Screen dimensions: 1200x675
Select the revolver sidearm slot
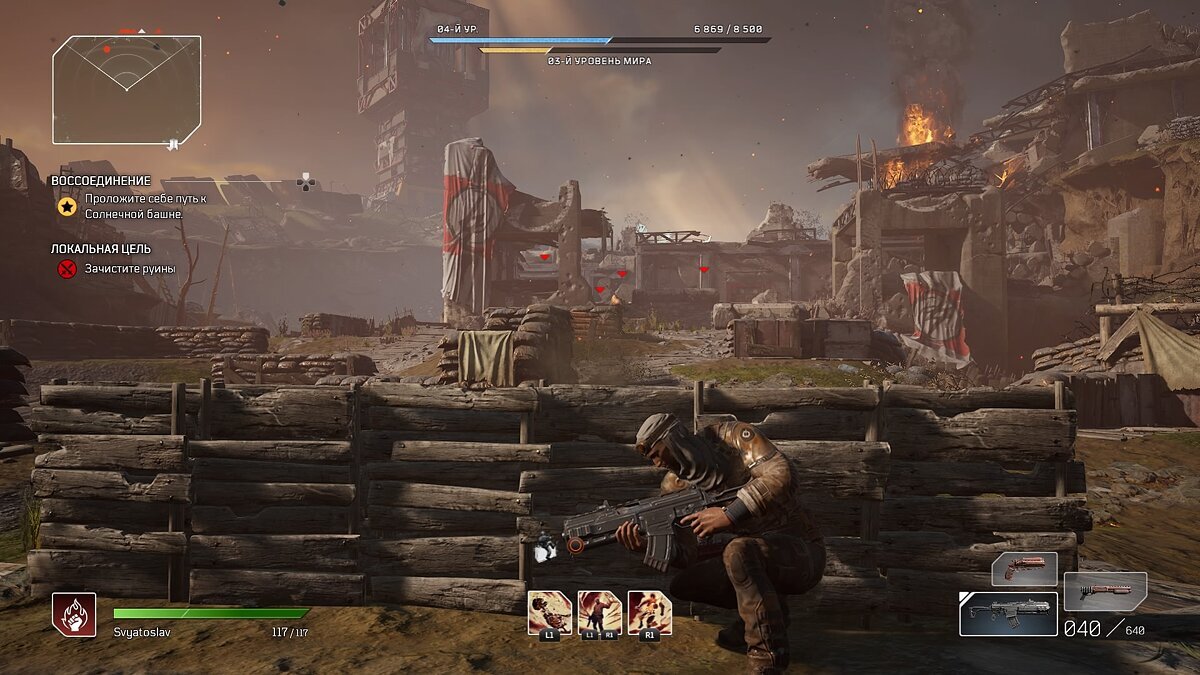pyautogui.click(x=1023, y=569)
